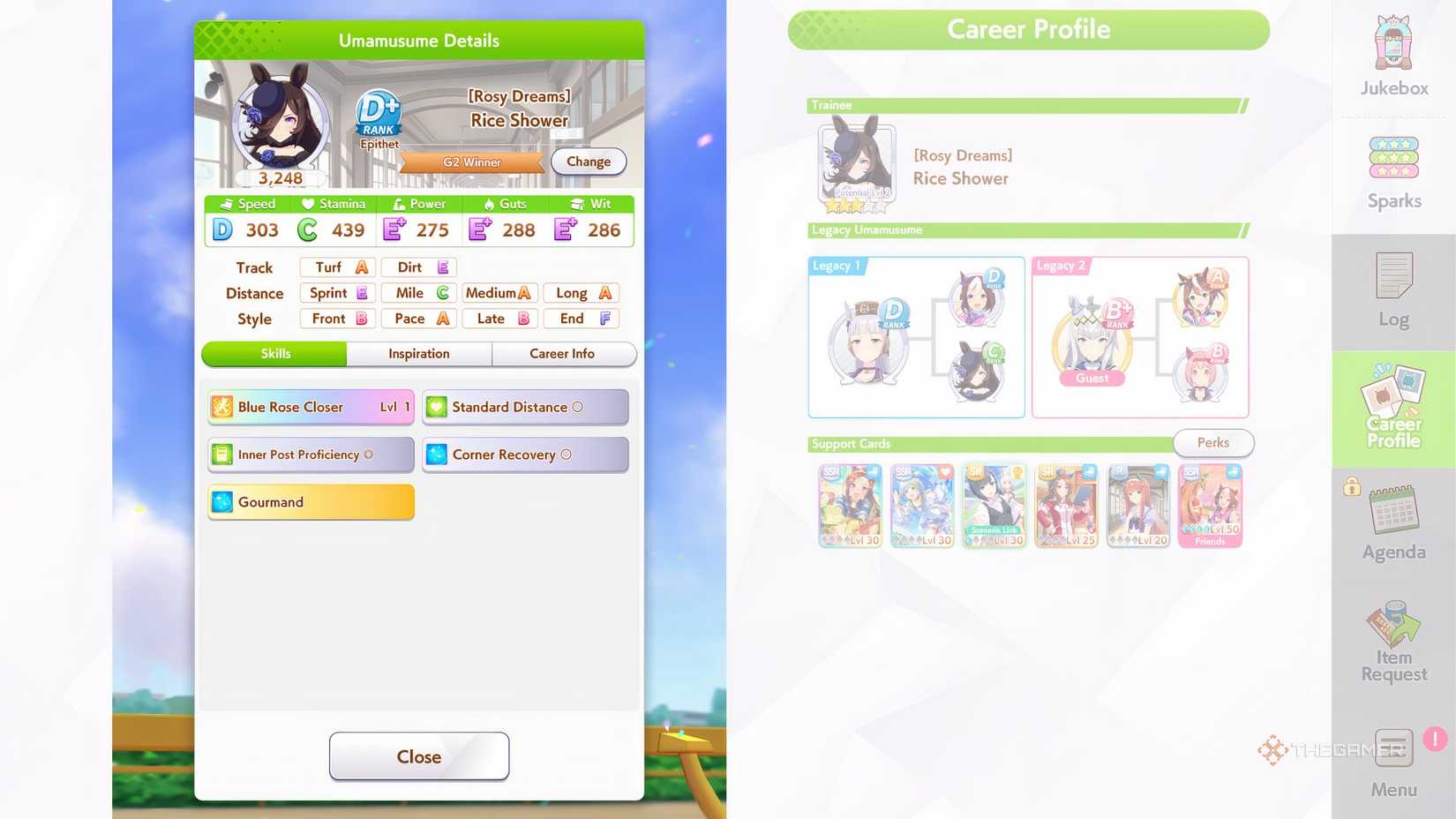Toggle the Corner Recovery skill
This screenshot has width=1456, height=819.
point(524,455)
